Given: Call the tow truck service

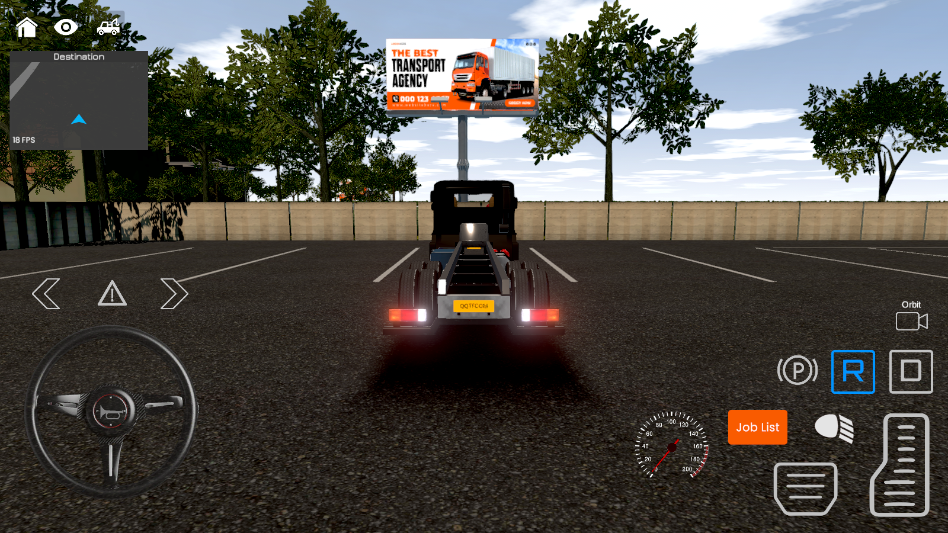Looking at the screenshot, I should click(x=109, y=27).
